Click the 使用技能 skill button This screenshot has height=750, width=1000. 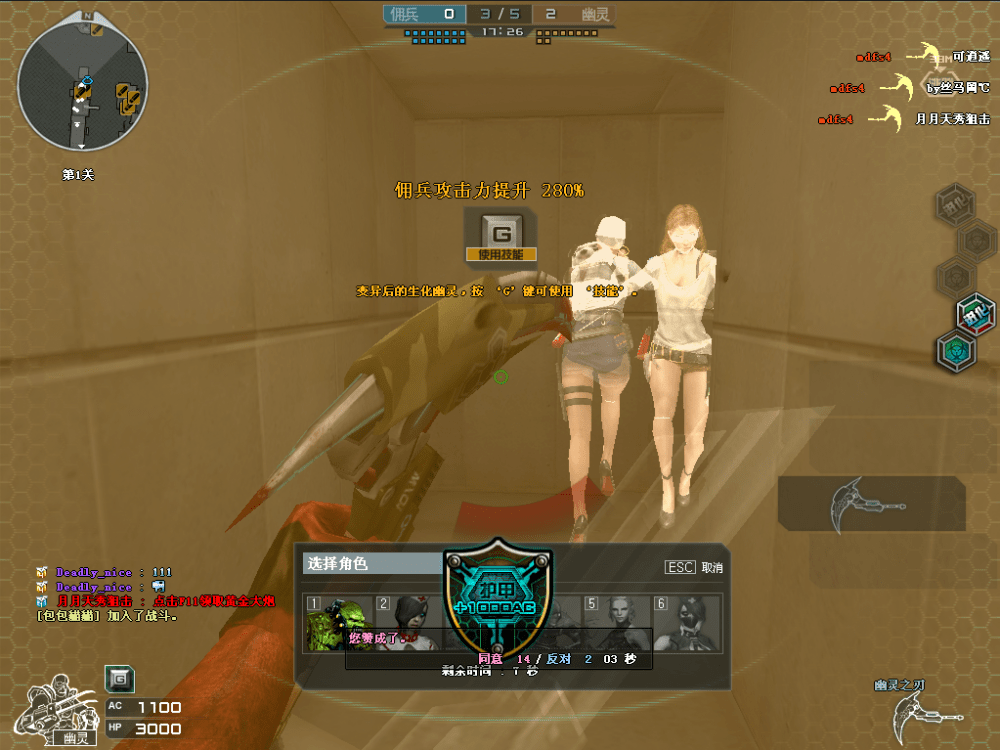click(x=502, y=237)
